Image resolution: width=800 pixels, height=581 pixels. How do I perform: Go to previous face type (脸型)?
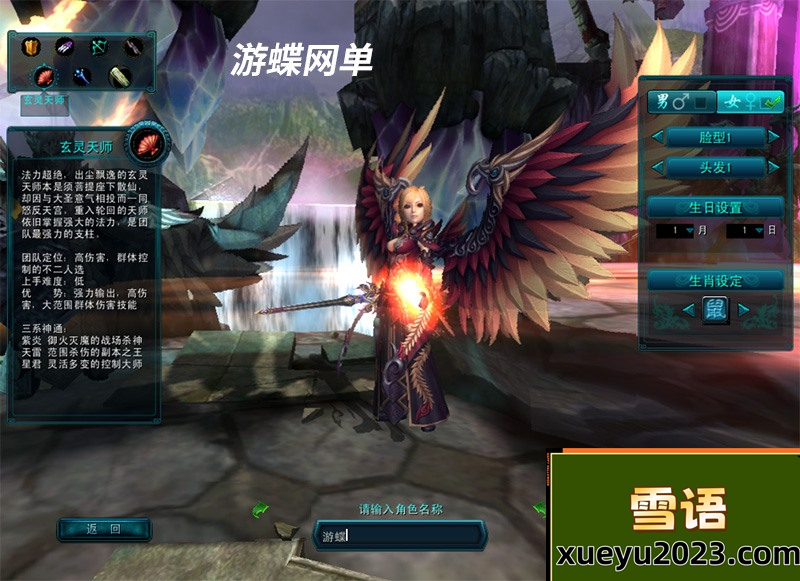coord(657,136)
